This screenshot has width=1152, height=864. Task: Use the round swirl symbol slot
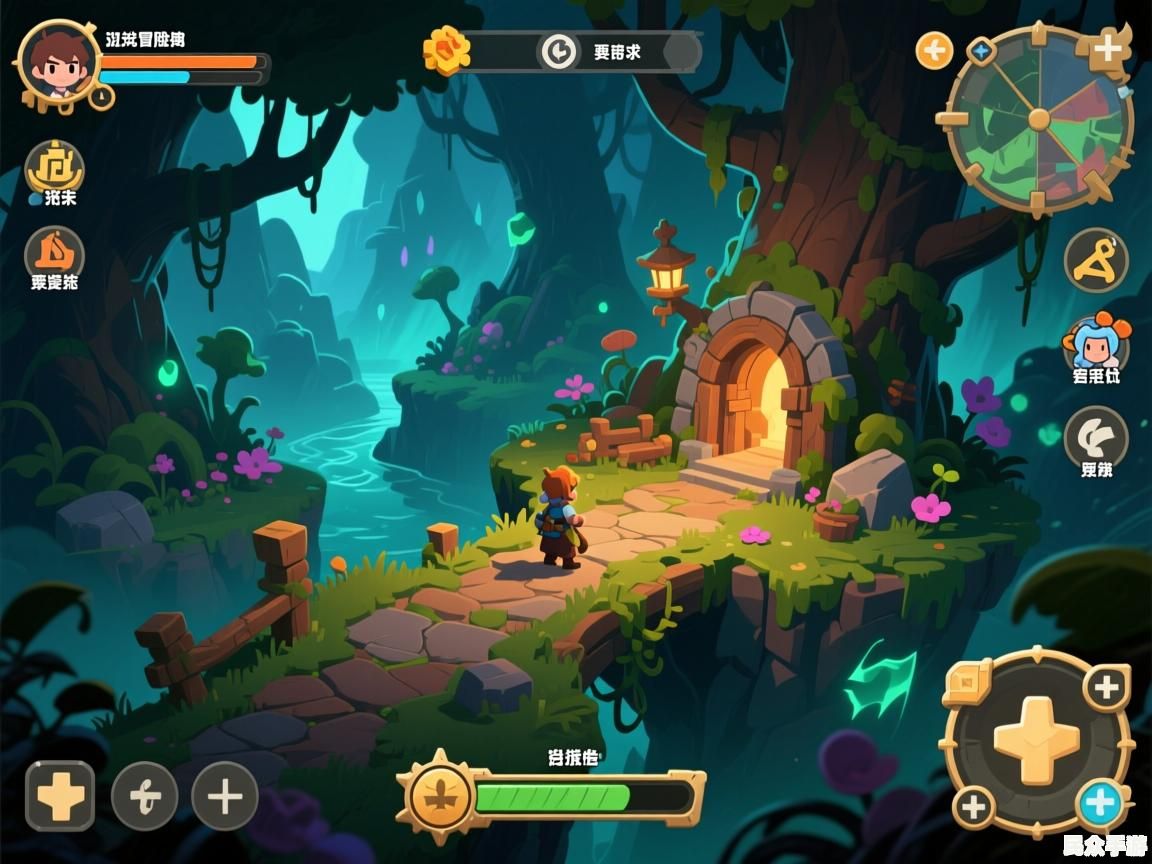point(144,796)
